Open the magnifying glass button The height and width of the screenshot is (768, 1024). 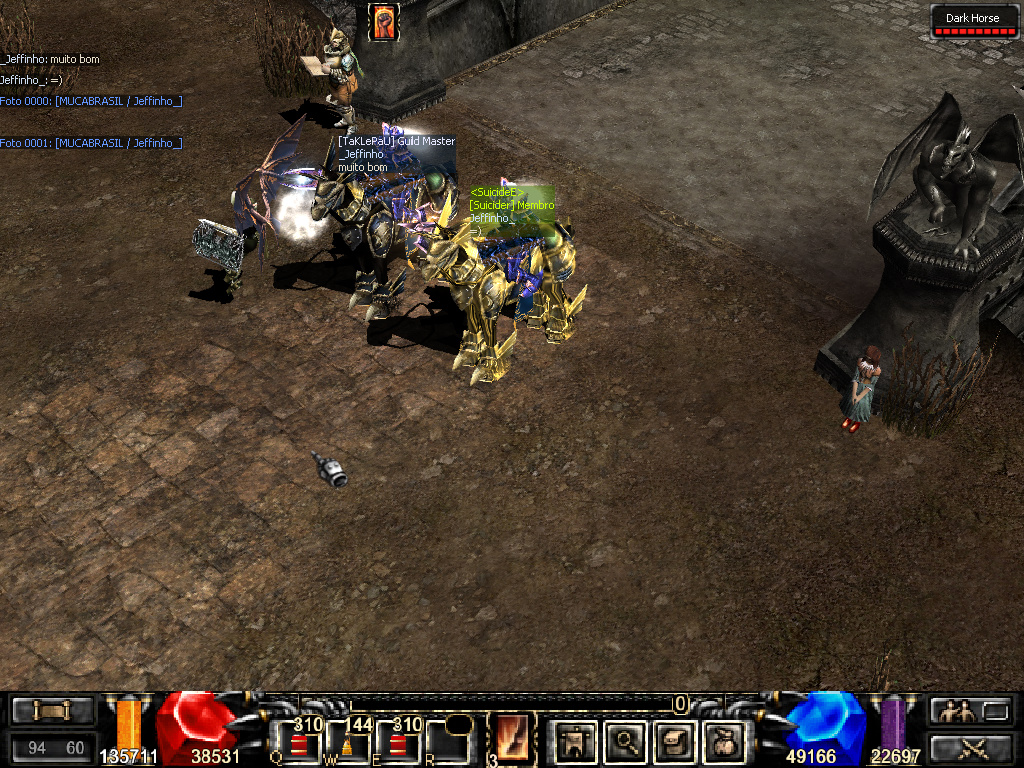click(625, 742)
